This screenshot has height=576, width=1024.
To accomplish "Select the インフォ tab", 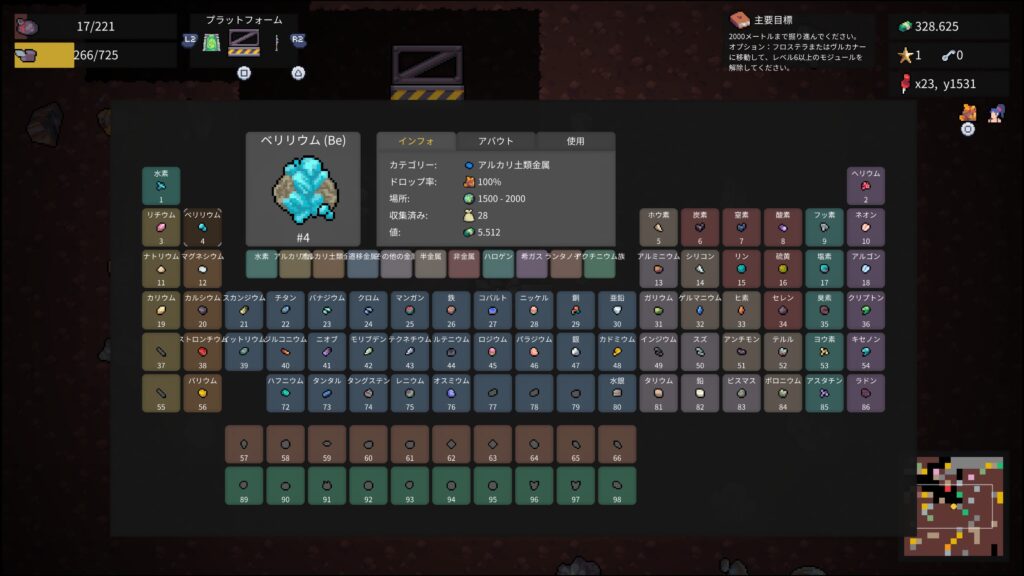I will [415, 141].
